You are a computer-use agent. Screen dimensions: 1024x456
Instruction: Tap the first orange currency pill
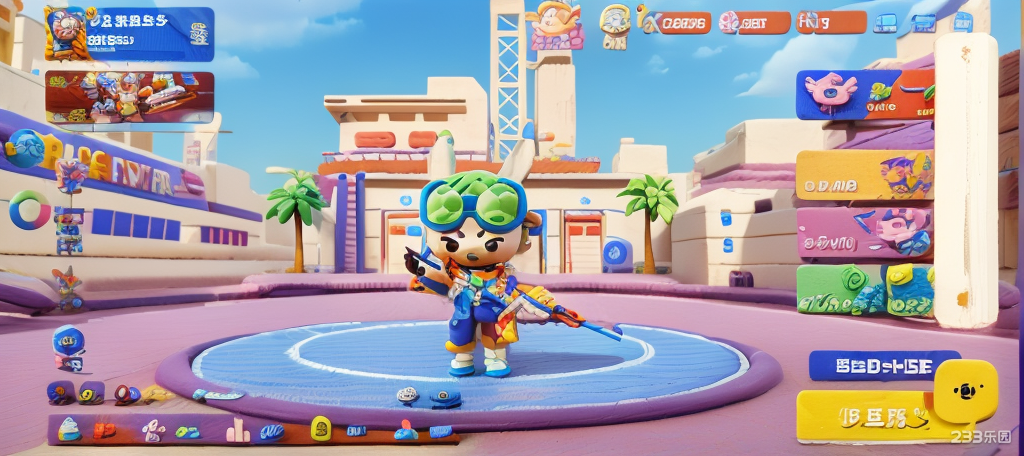point(680,22)
